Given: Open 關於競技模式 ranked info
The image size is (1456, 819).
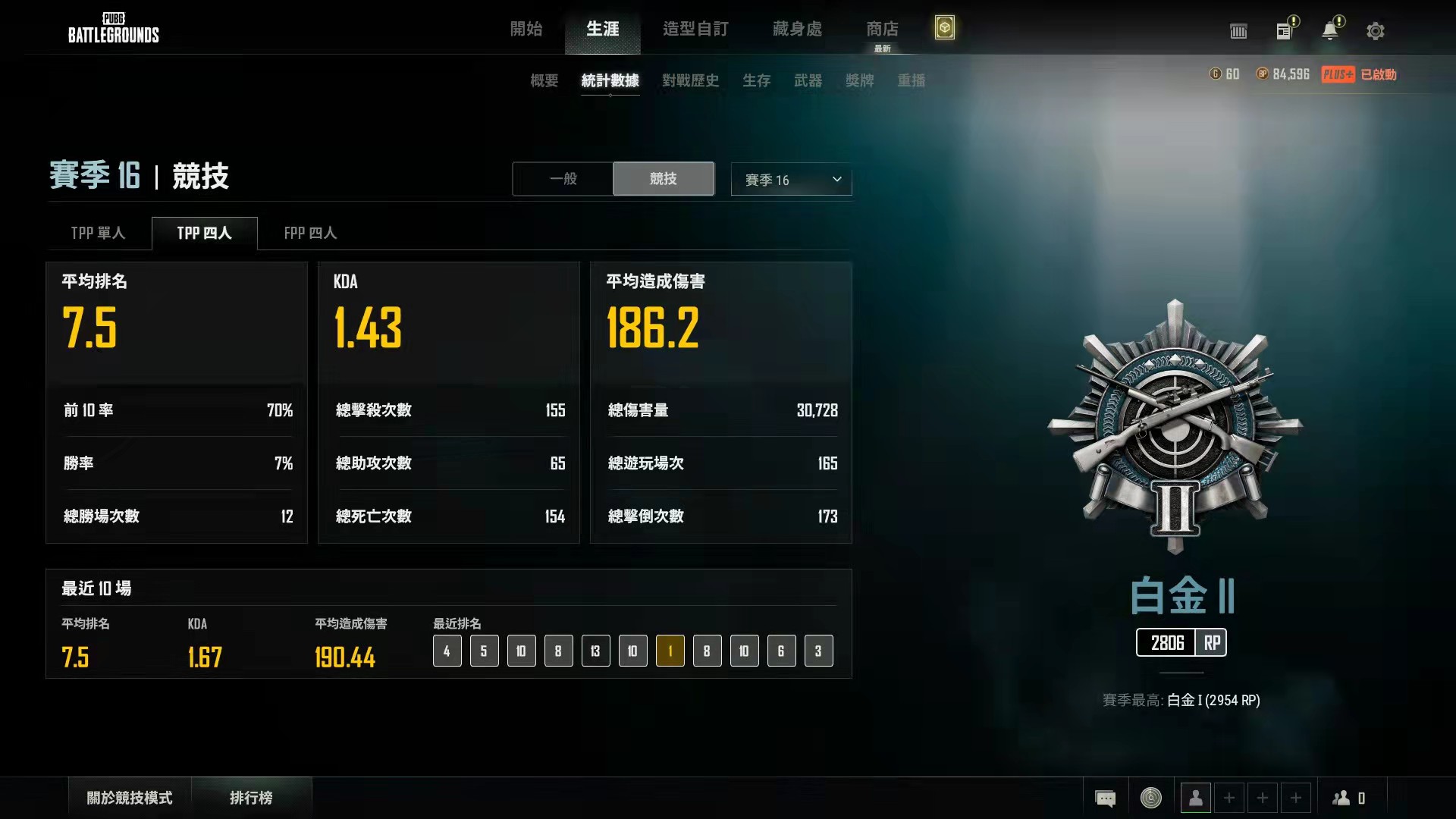Looking at the screenshot, I should click(130, 798).
